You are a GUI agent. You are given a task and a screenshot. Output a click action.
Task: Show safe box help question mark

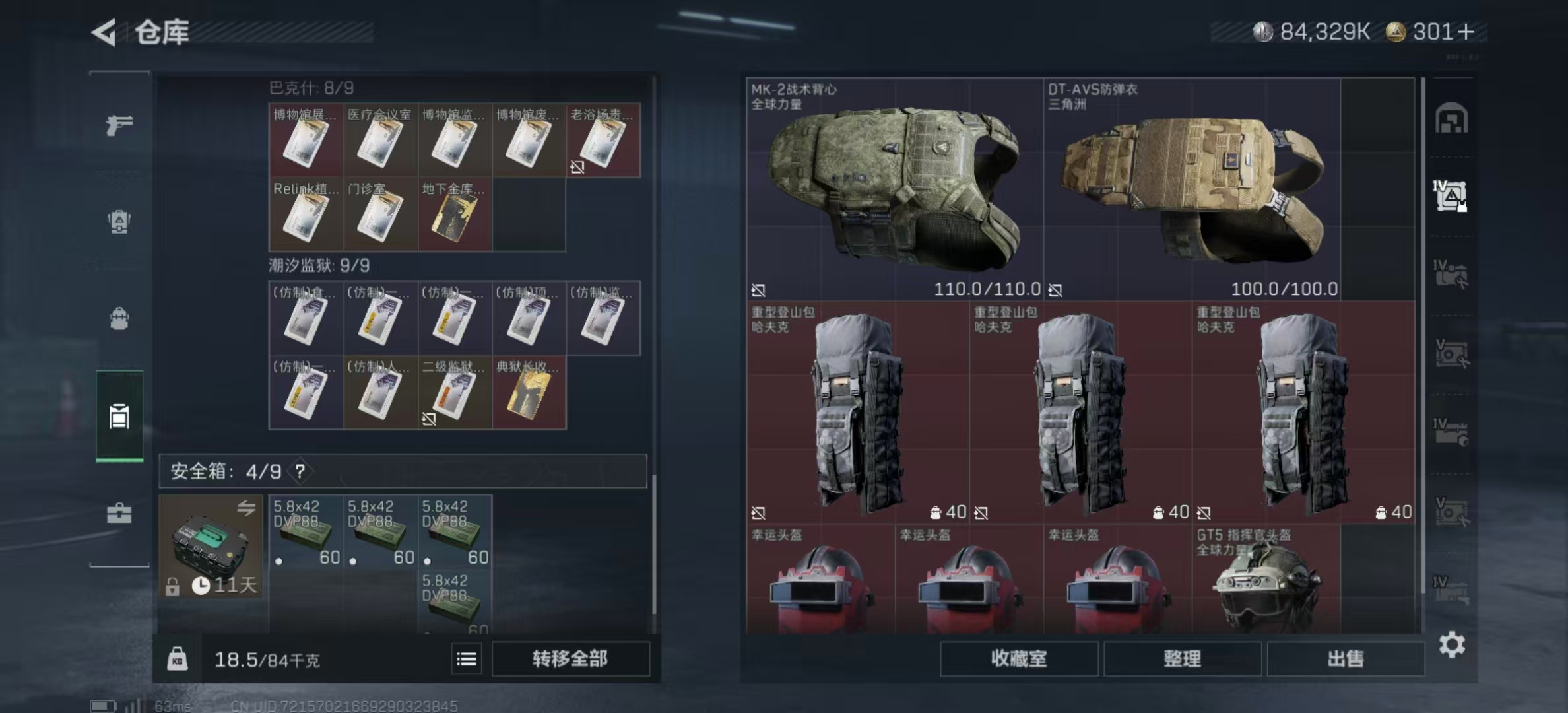pyautogui.click(x=300, y=471)
